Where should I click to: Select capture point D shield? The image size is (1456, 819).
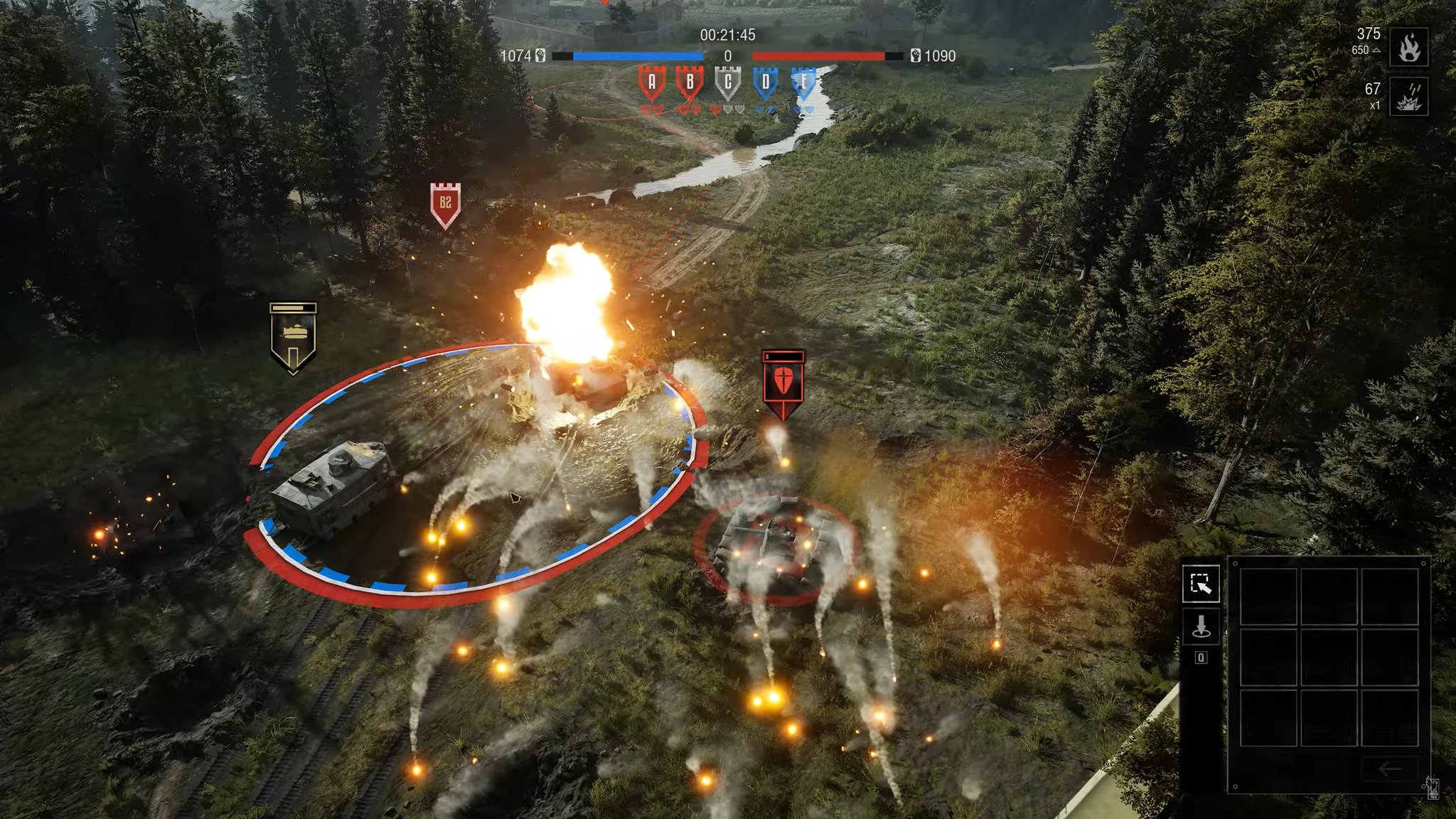pos(766,83)
